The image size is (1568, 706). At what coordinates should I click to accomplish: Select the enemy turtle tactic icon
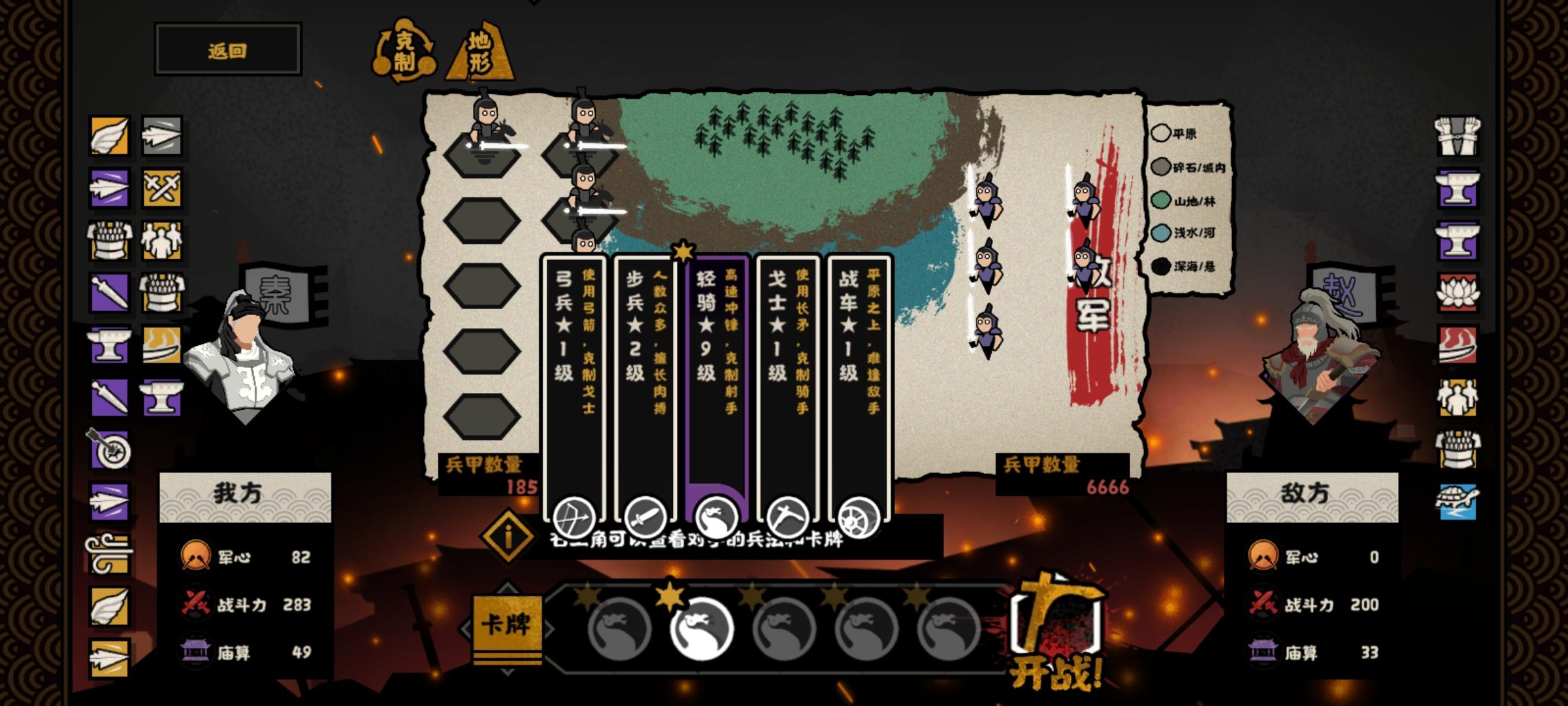1457,502
